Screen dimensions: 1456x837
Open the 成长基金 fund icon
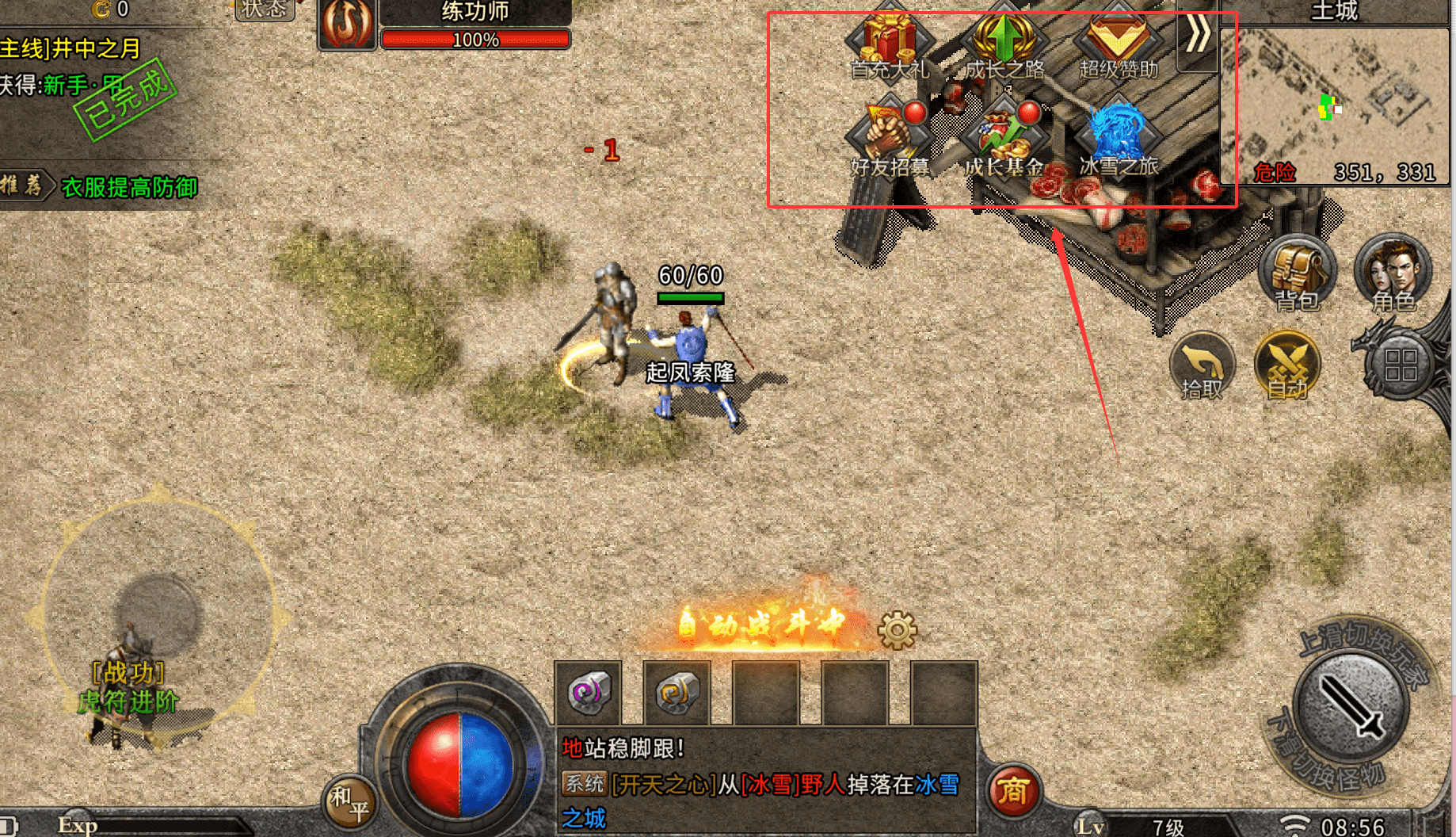click(x=1004, y=136)
